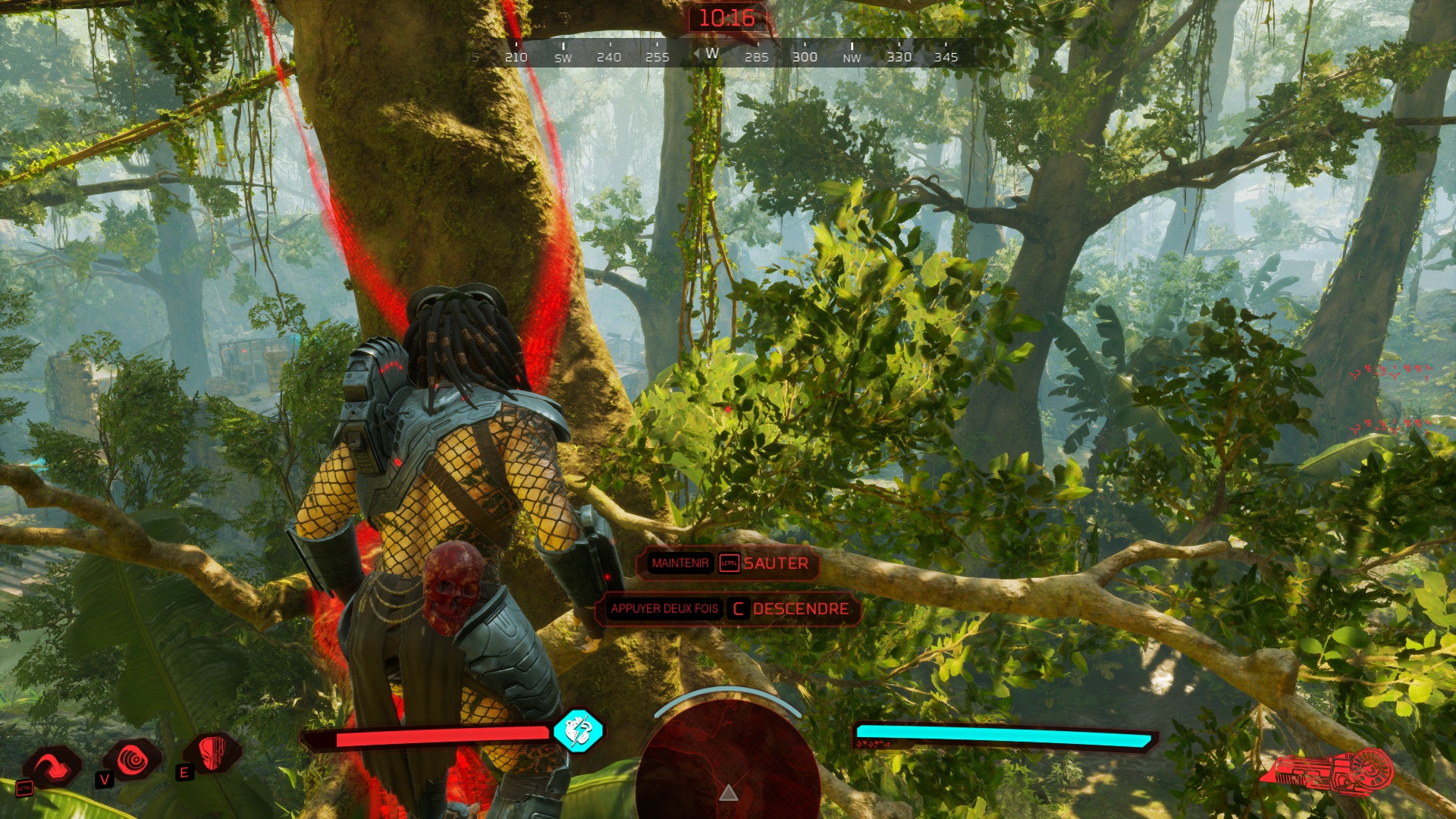The image size is (1456, 819).
Task: Expand the NW marker on the compass
Action: click(x=850, y=57)
